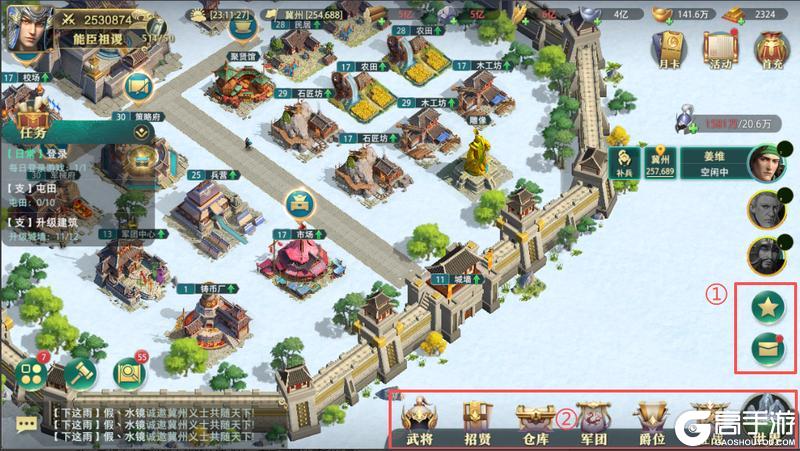Open the 仓库 warehouse menu

[535, 420]
